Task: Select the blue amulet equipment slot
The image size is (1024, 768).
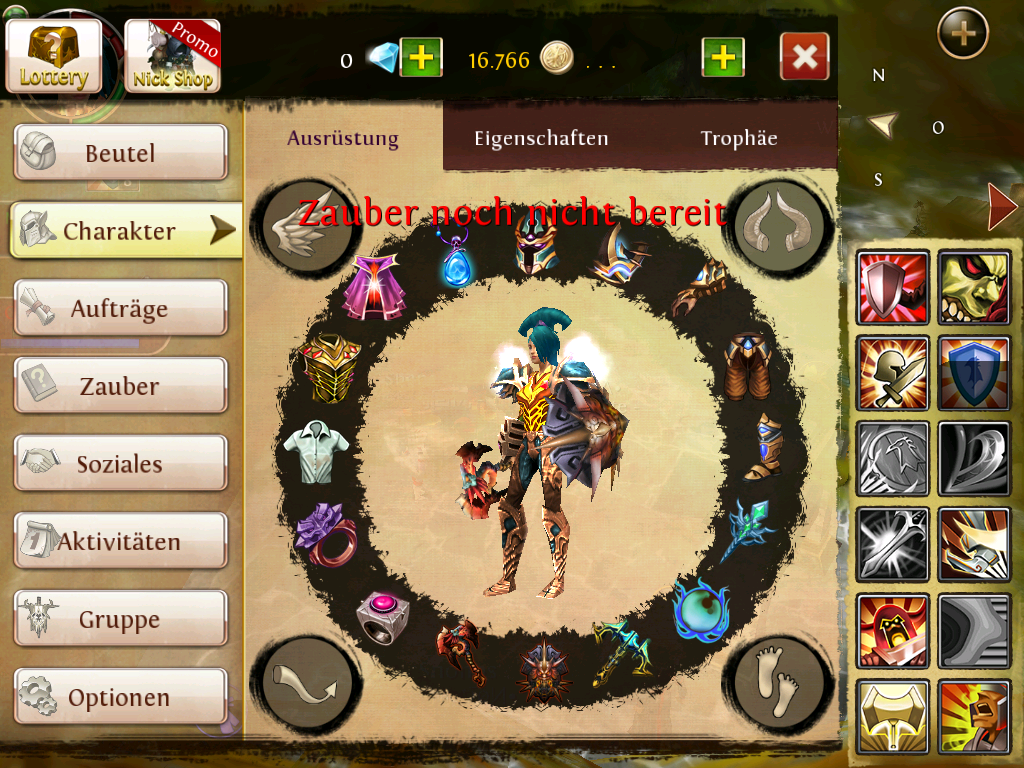Action: [456, 260]
